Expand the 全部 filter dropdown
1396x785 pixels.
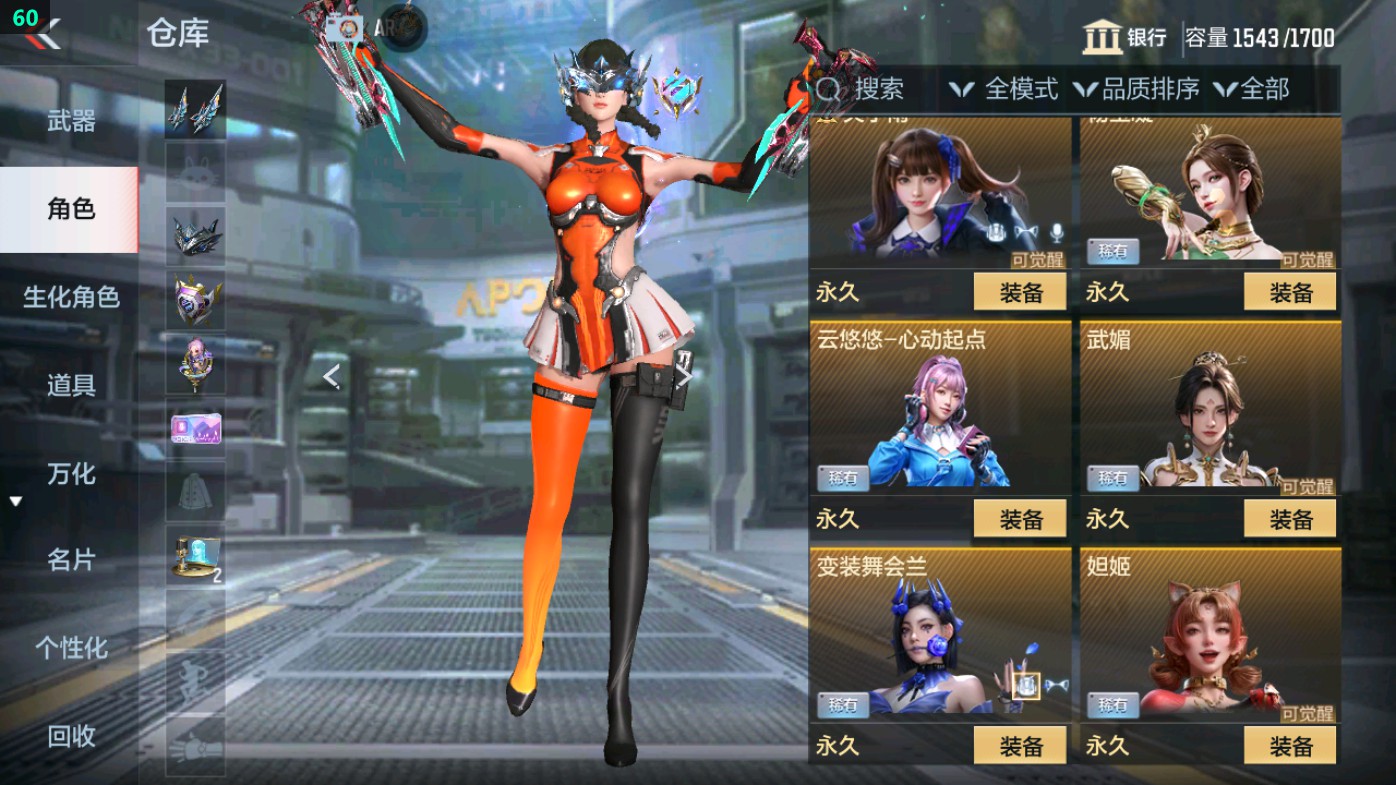[x=1257, y=90]
